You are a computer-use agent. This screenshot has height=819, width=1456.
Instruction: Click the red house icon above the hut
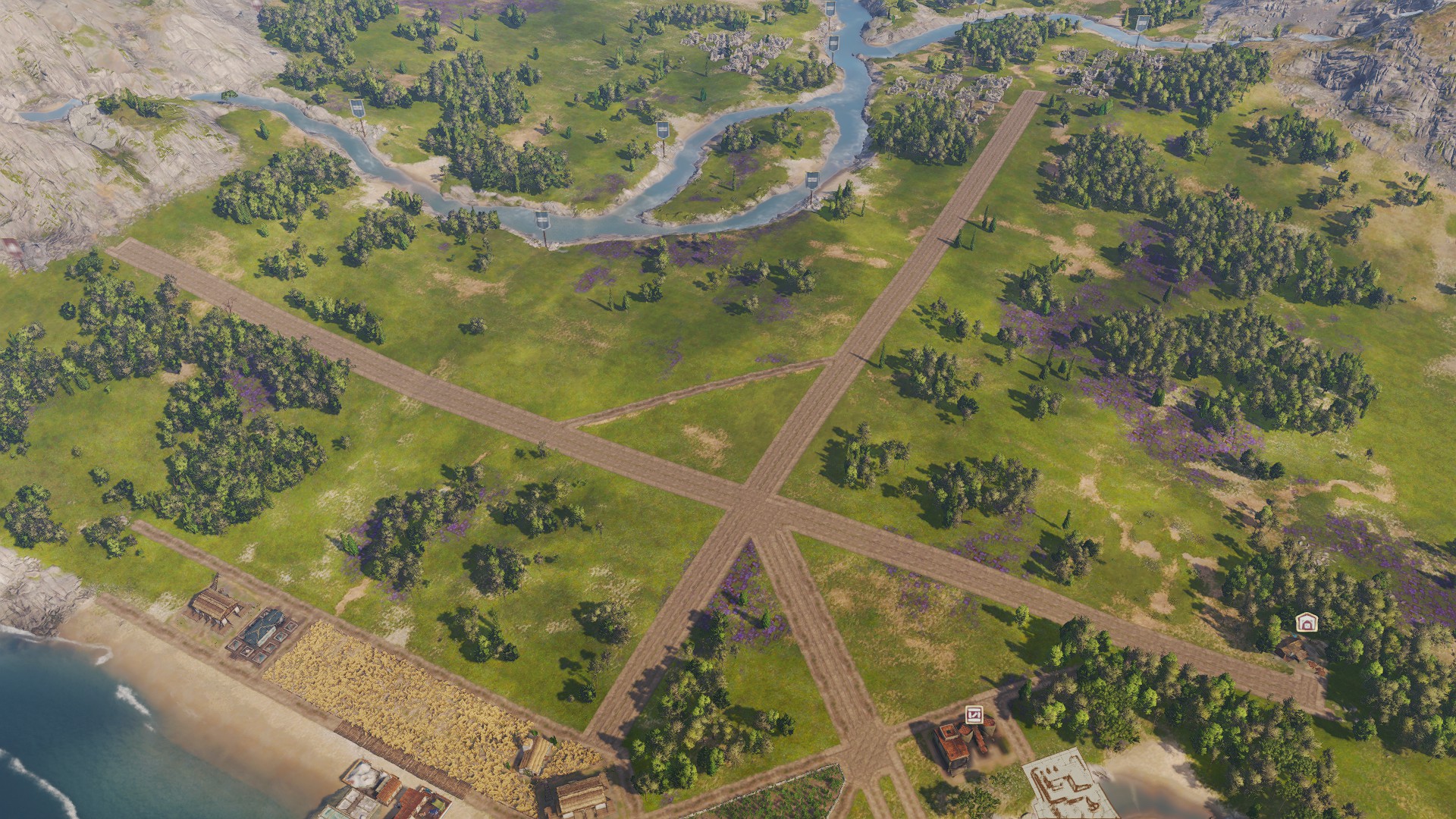[x=1305, y=623]
